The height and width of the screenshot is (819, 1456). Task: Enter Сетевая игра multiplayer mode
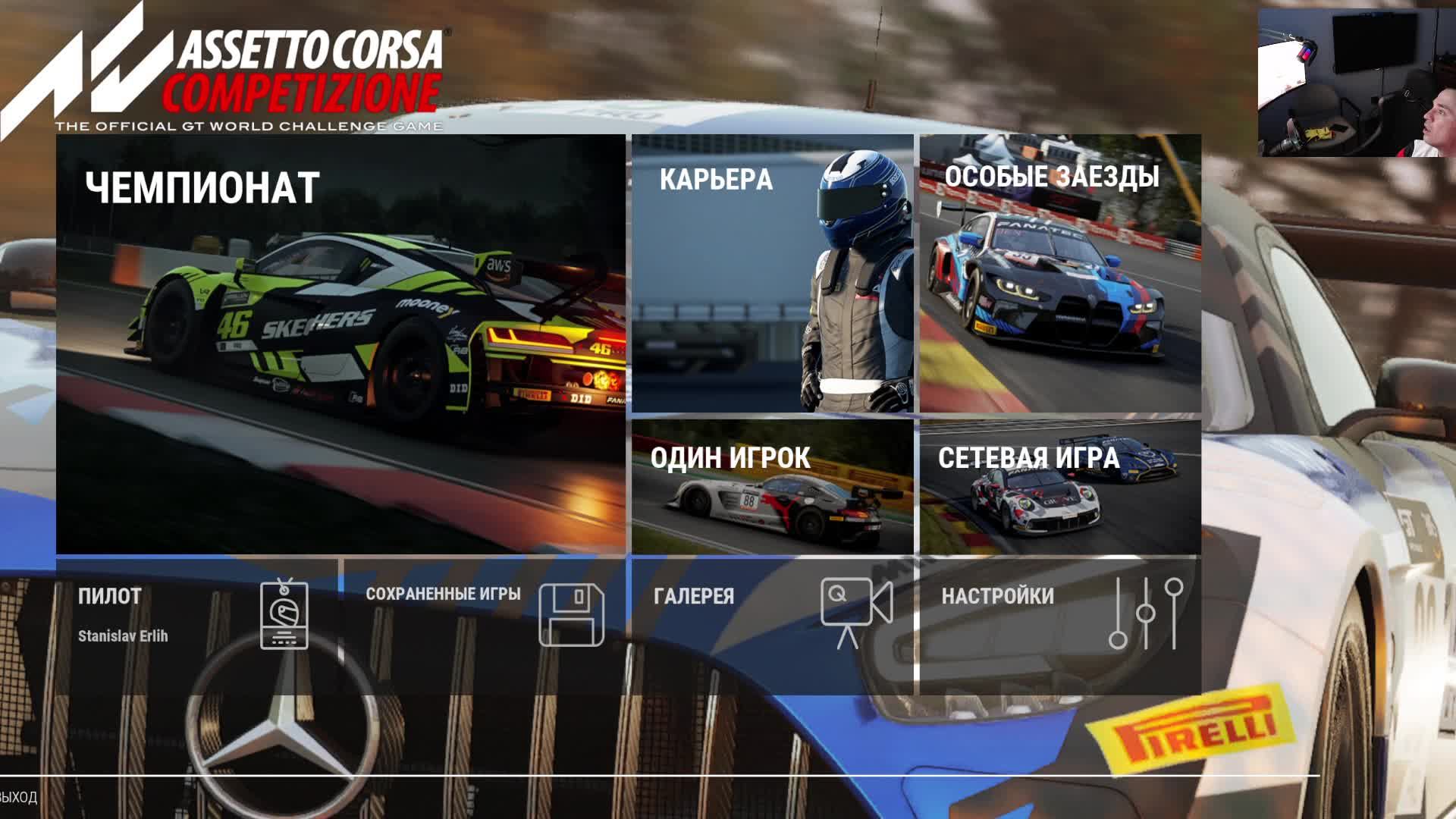click(x=1060, y=487)
